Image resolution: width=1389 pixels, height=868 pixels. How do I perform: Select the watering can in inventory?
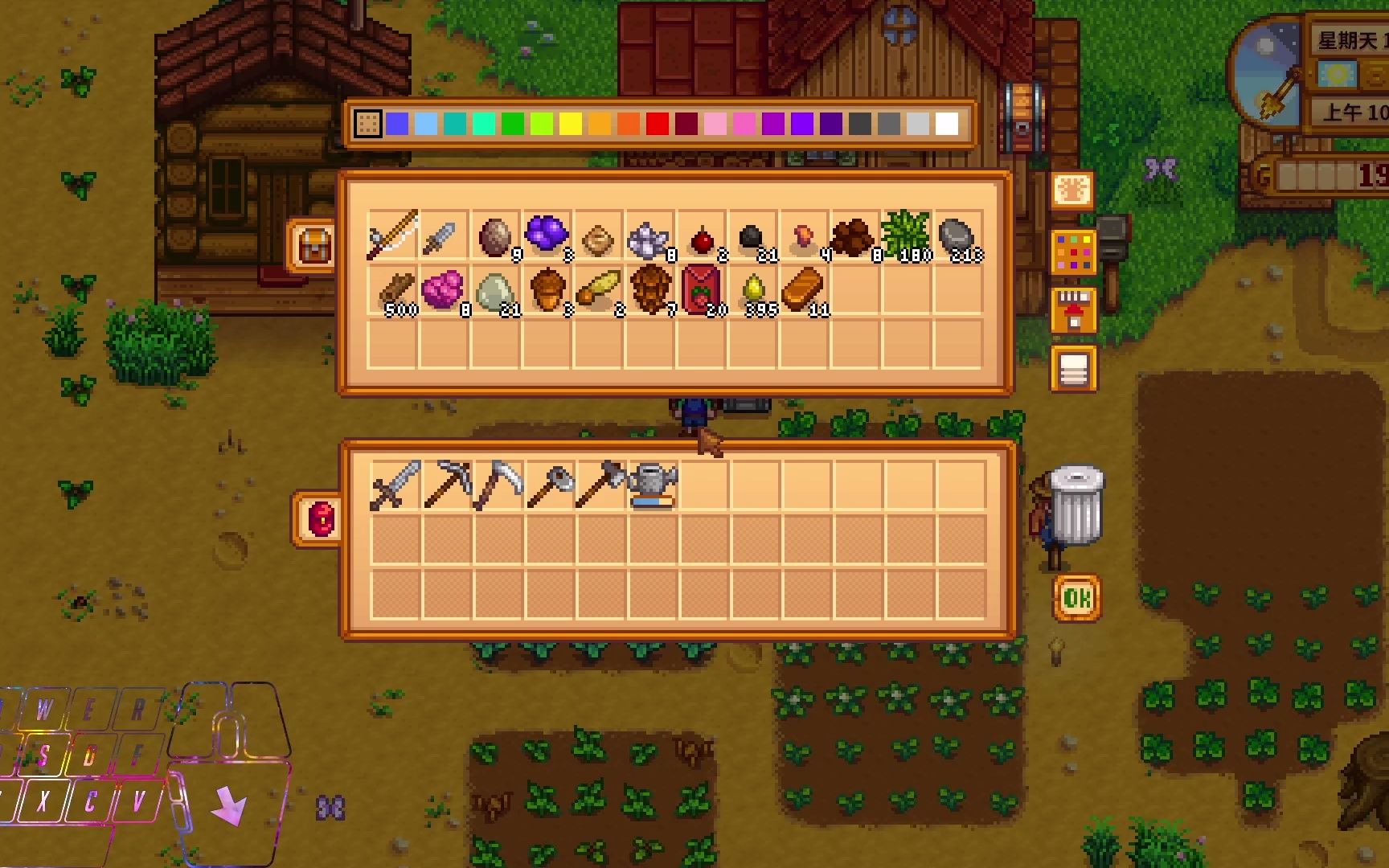(651, 485)
